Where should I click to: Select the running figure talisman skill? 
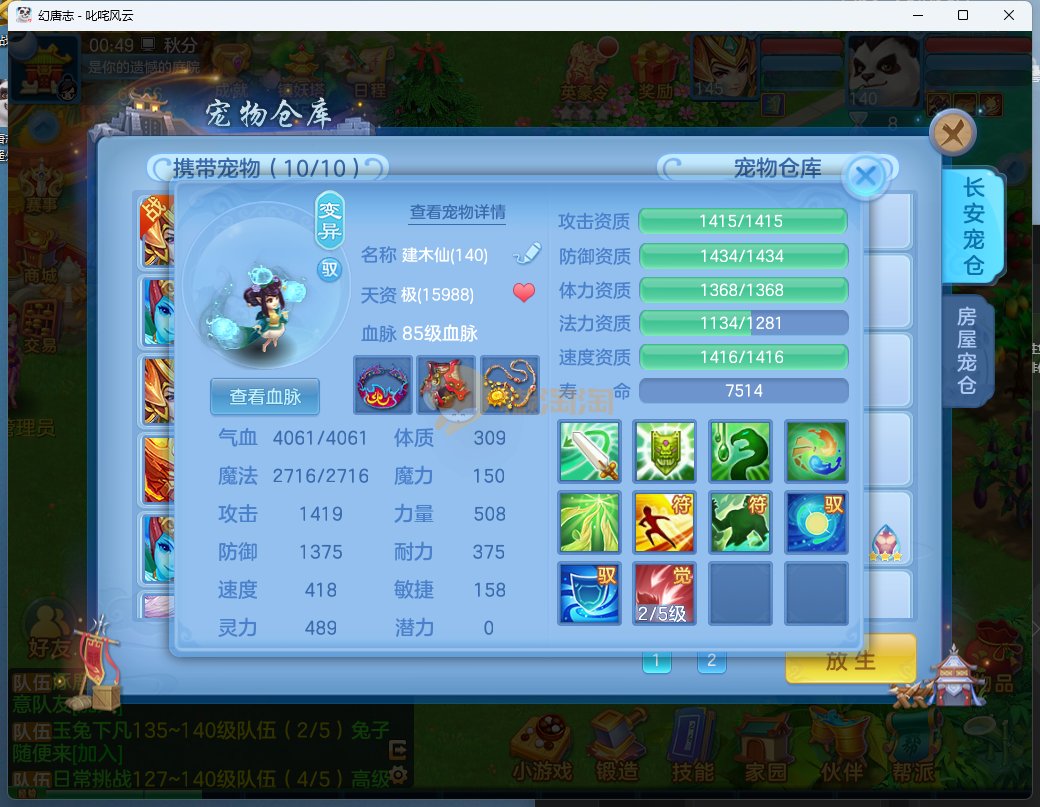(x=665, y=522)
